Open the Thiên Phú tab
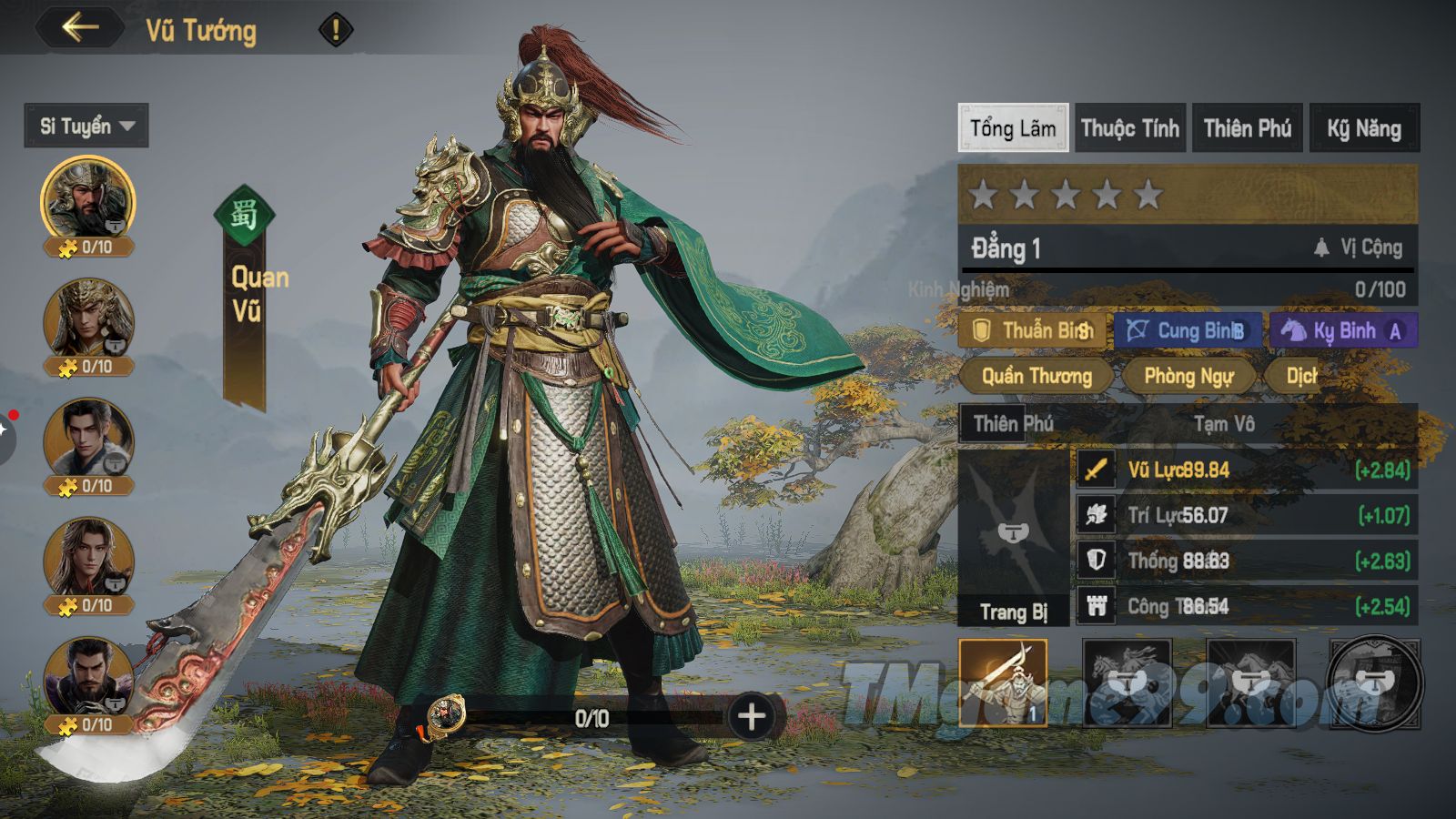The image size is (1456, 819). click(x=1247, y=128)
